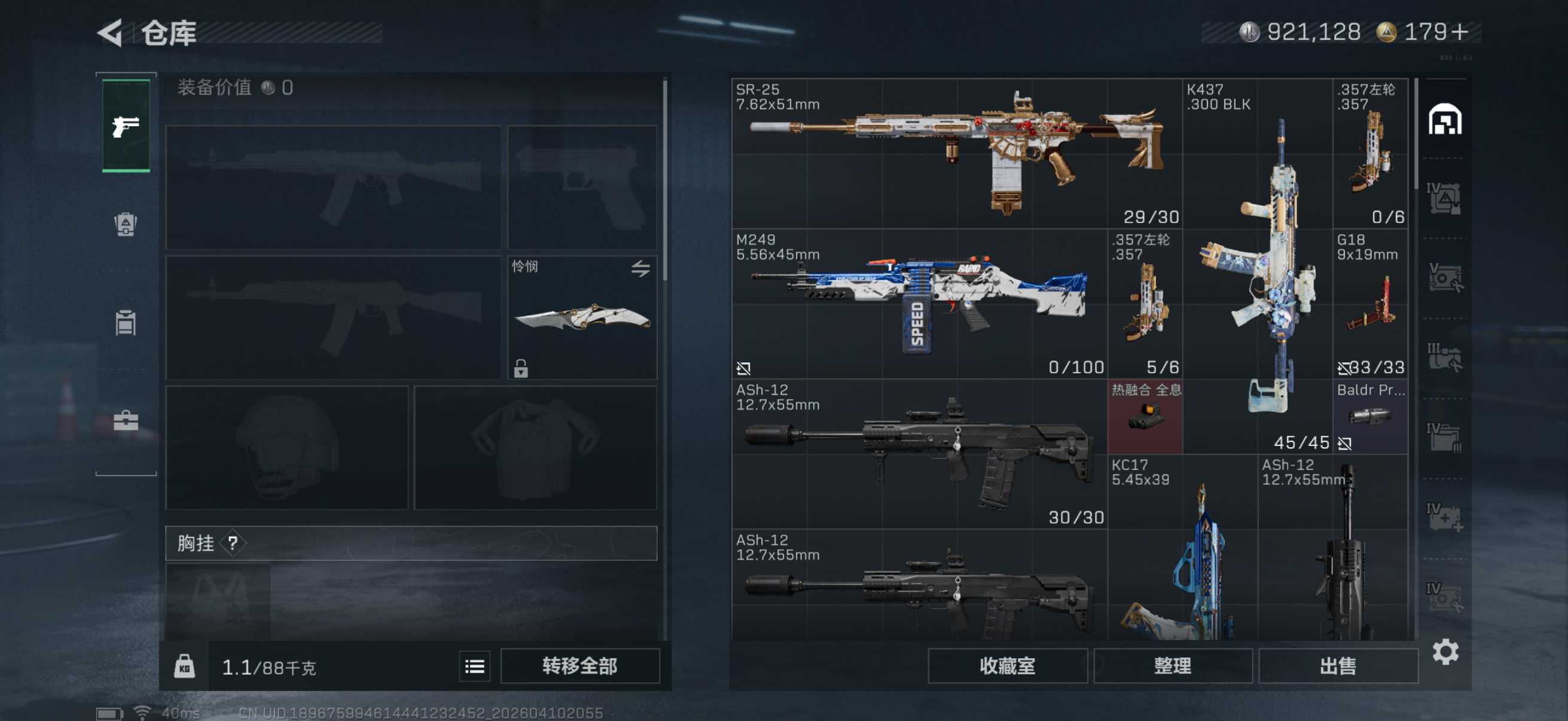Tap the 整理 organize button
This screenshot has height=721, width=1568.
tap(1172, 665)
